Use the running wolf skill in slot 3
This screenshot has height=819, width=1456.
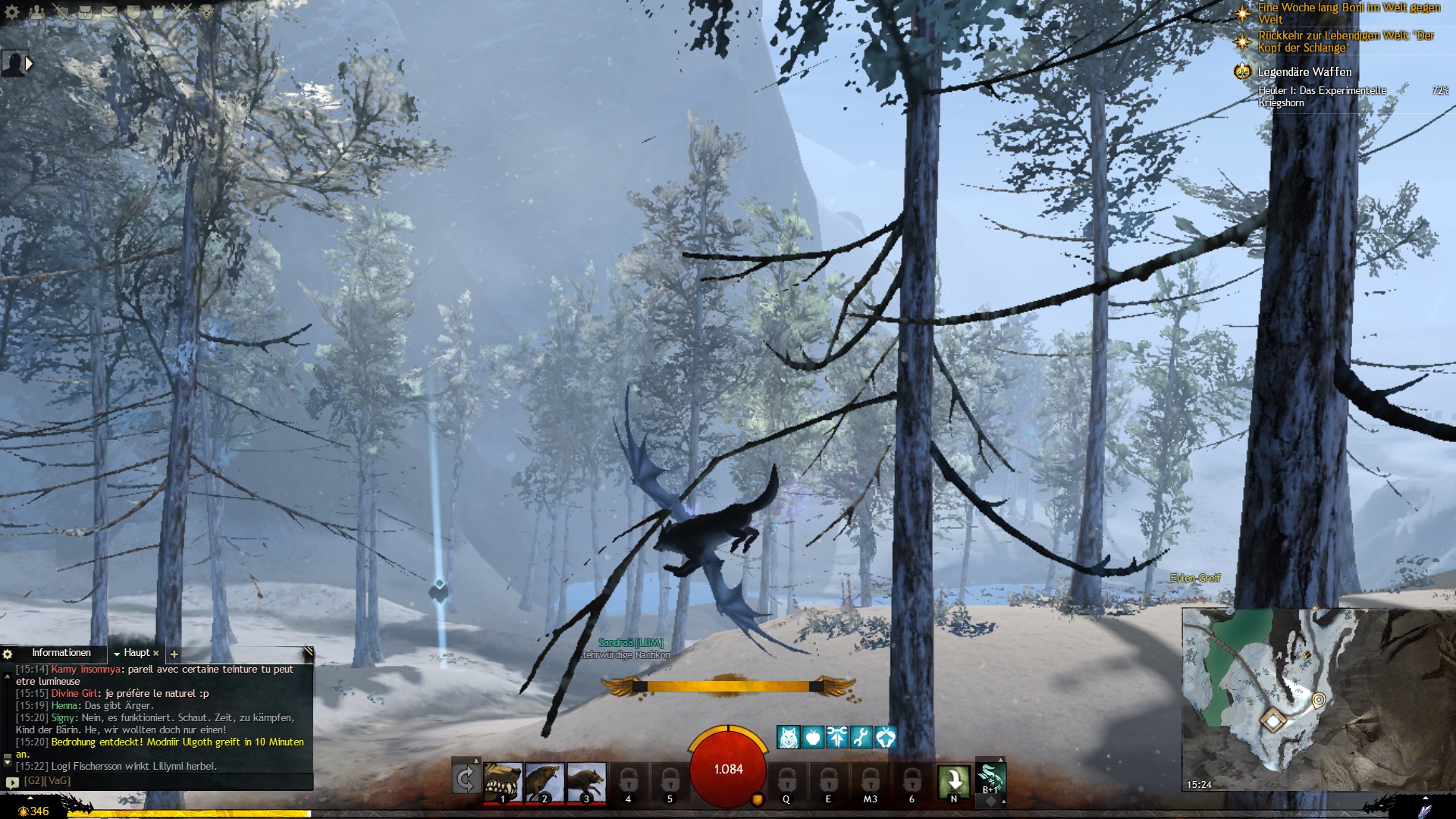point(586,782)
